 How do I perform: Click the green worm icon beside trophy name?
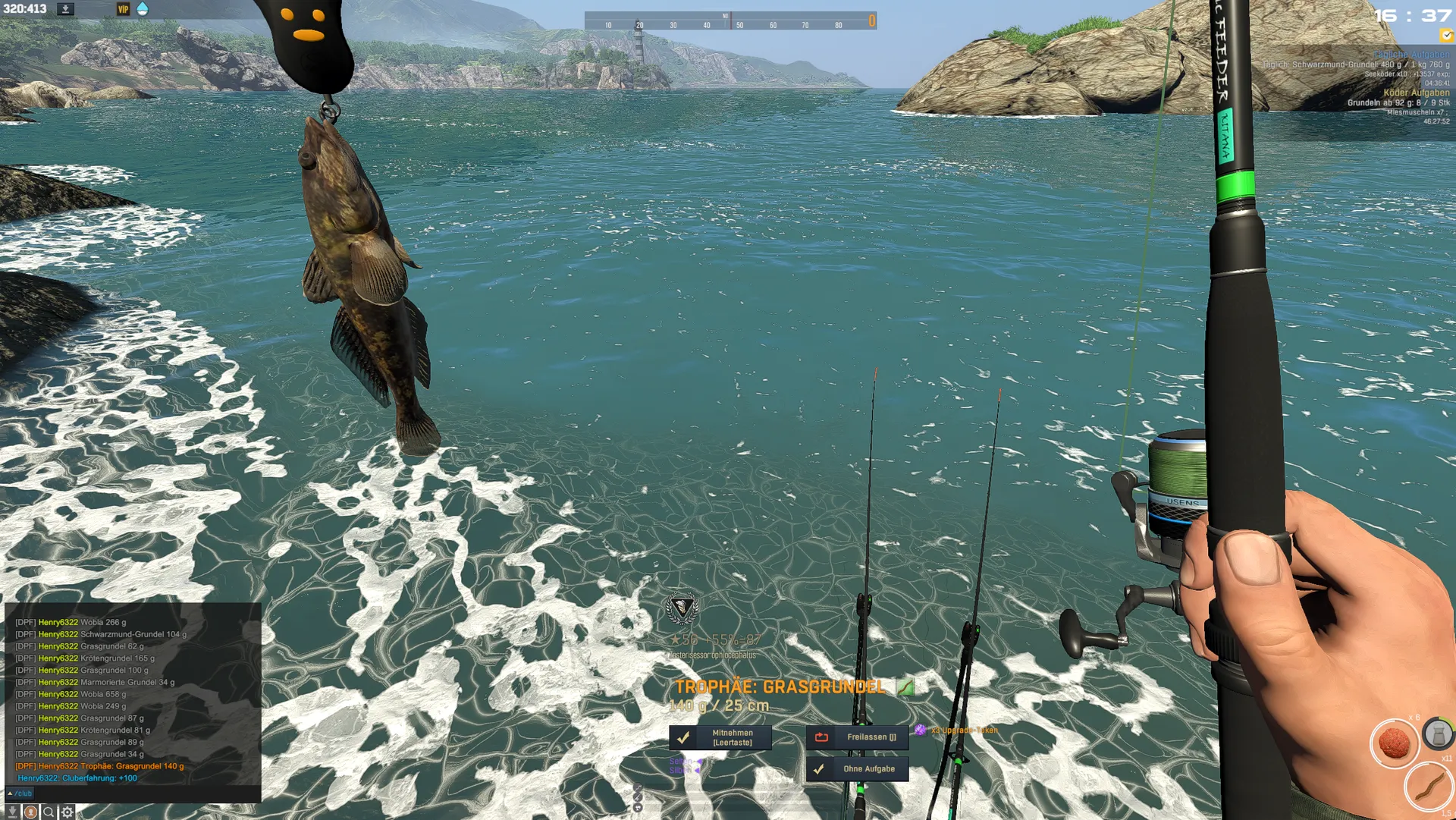pyautogui.click(x=905, y=687)
